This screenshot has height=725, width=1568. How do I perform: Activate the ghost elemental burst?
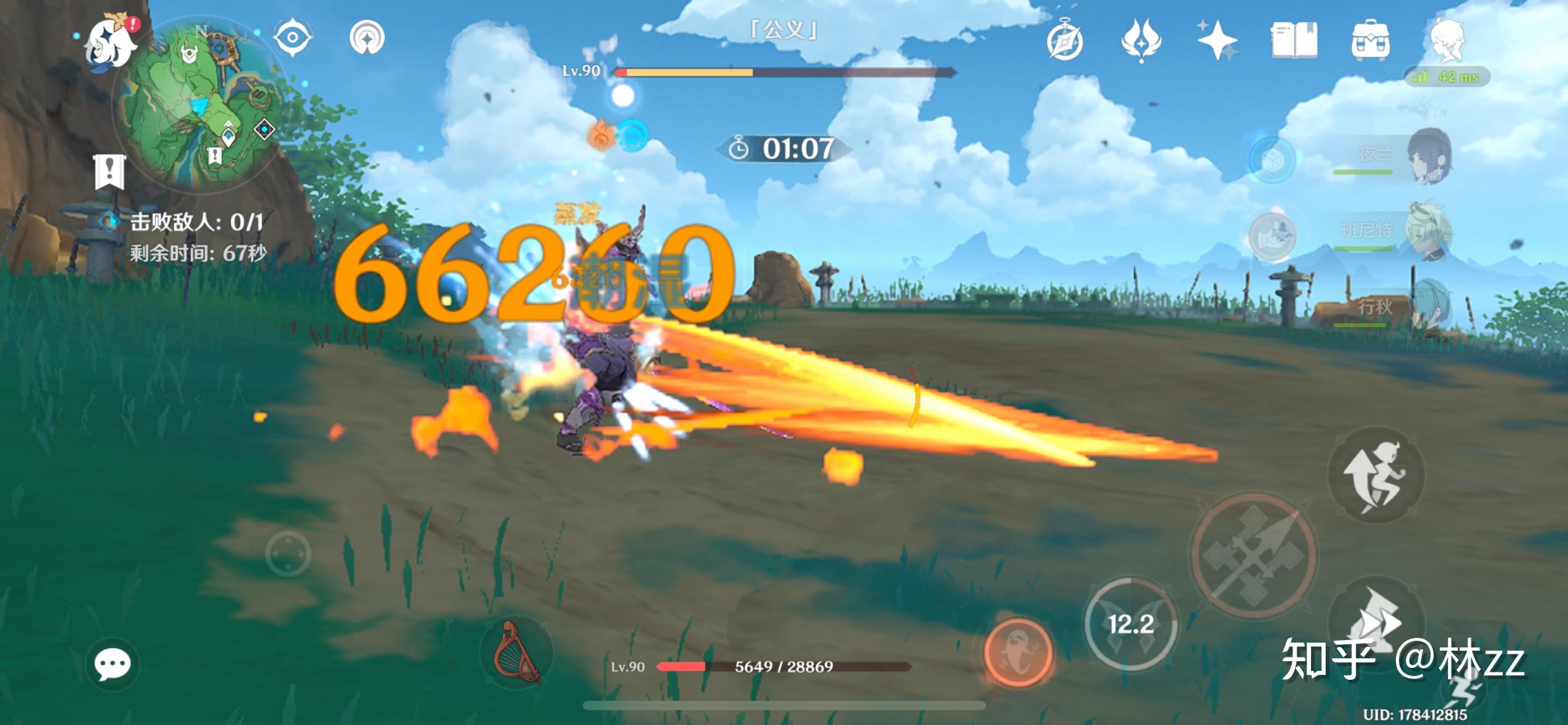(1017, 652)
